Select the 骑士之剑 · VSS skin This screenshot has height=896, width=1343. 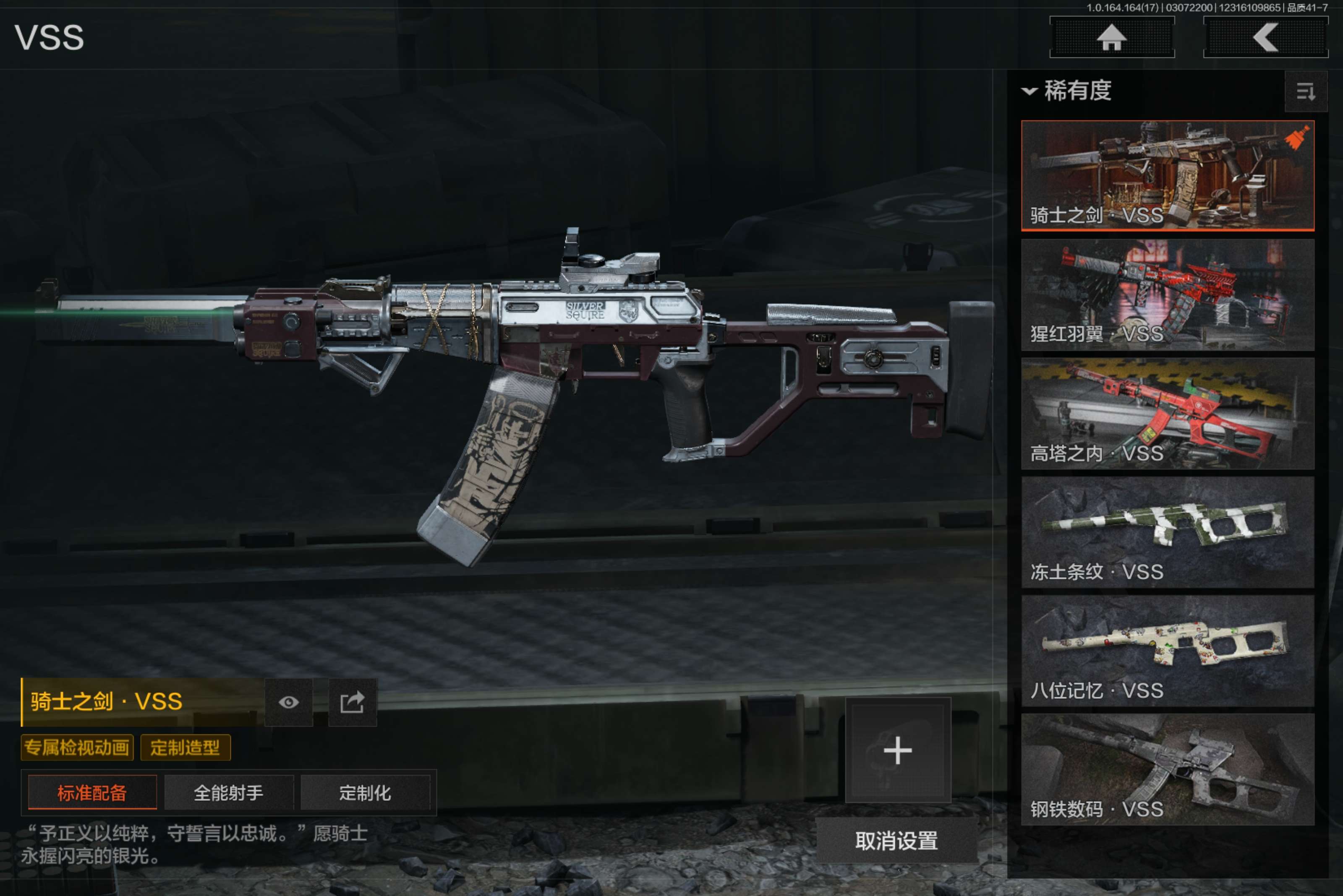tap(1167, 175)
